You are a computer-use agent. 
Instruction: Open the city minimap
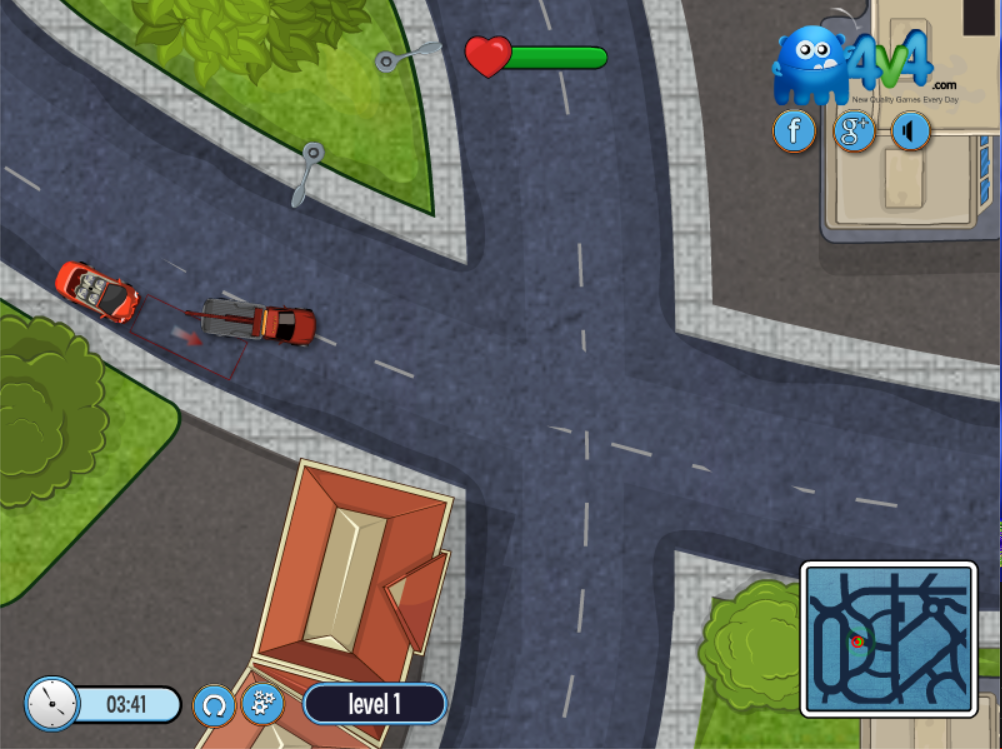(888, 639)
